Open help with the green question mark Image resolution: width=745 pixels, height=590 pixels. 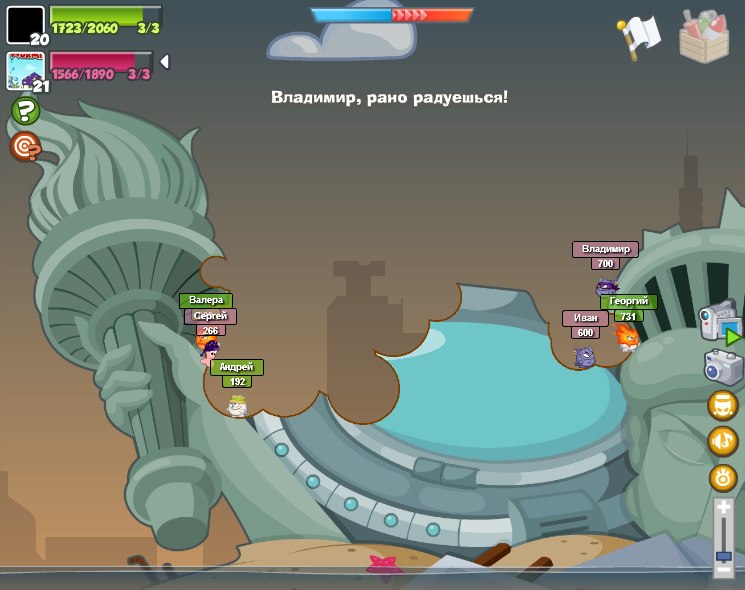[x=25, y=110]
